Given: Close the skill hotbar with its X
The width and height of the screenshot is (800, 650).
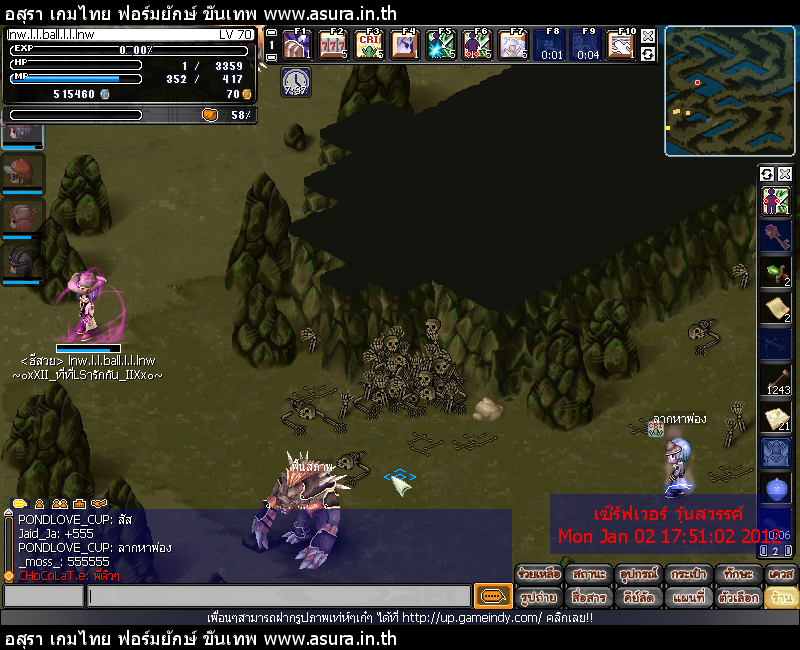Looking at the screenshot, I should pos(648,36).
